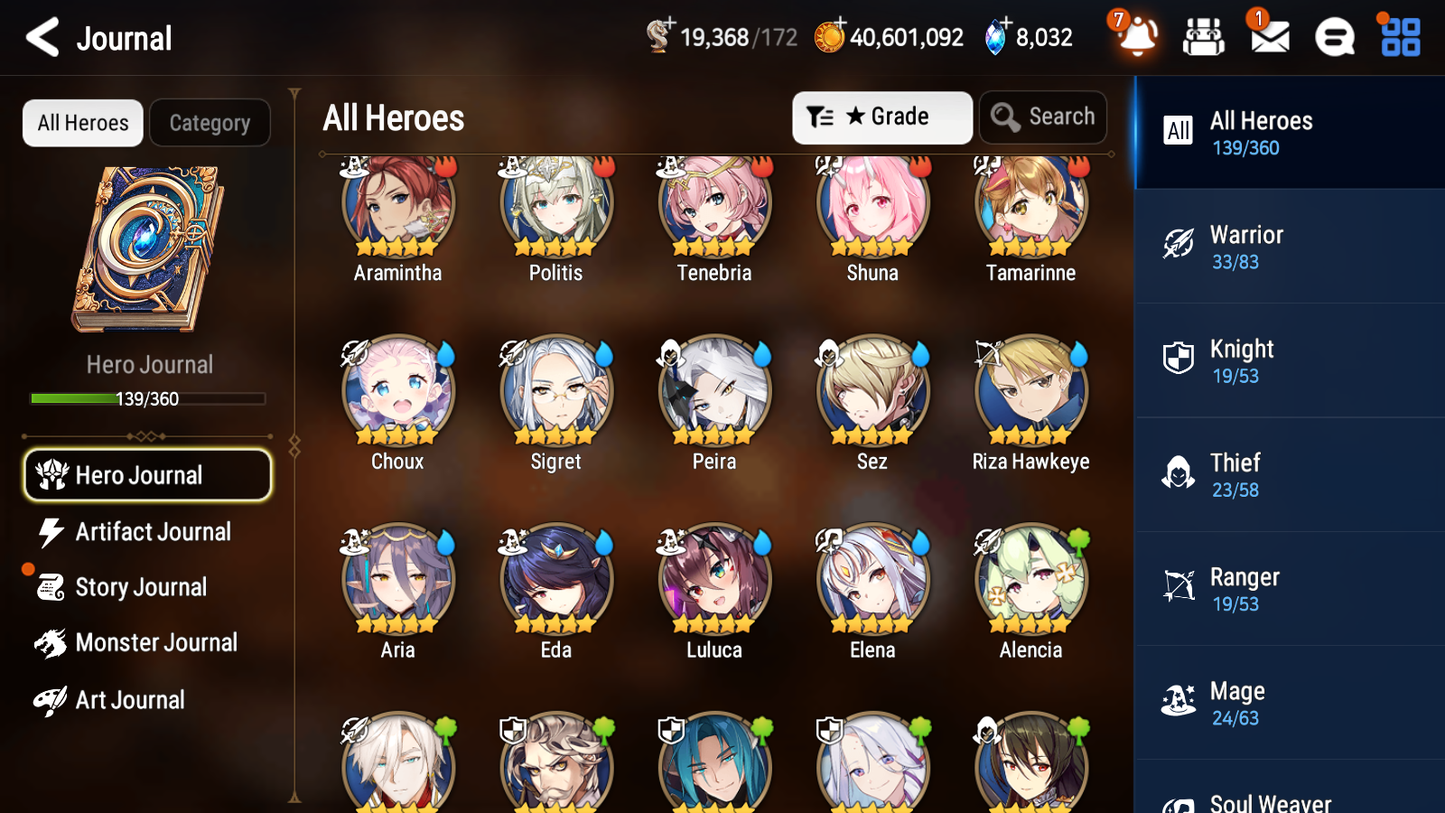Select the Category tab

(209, 122)
